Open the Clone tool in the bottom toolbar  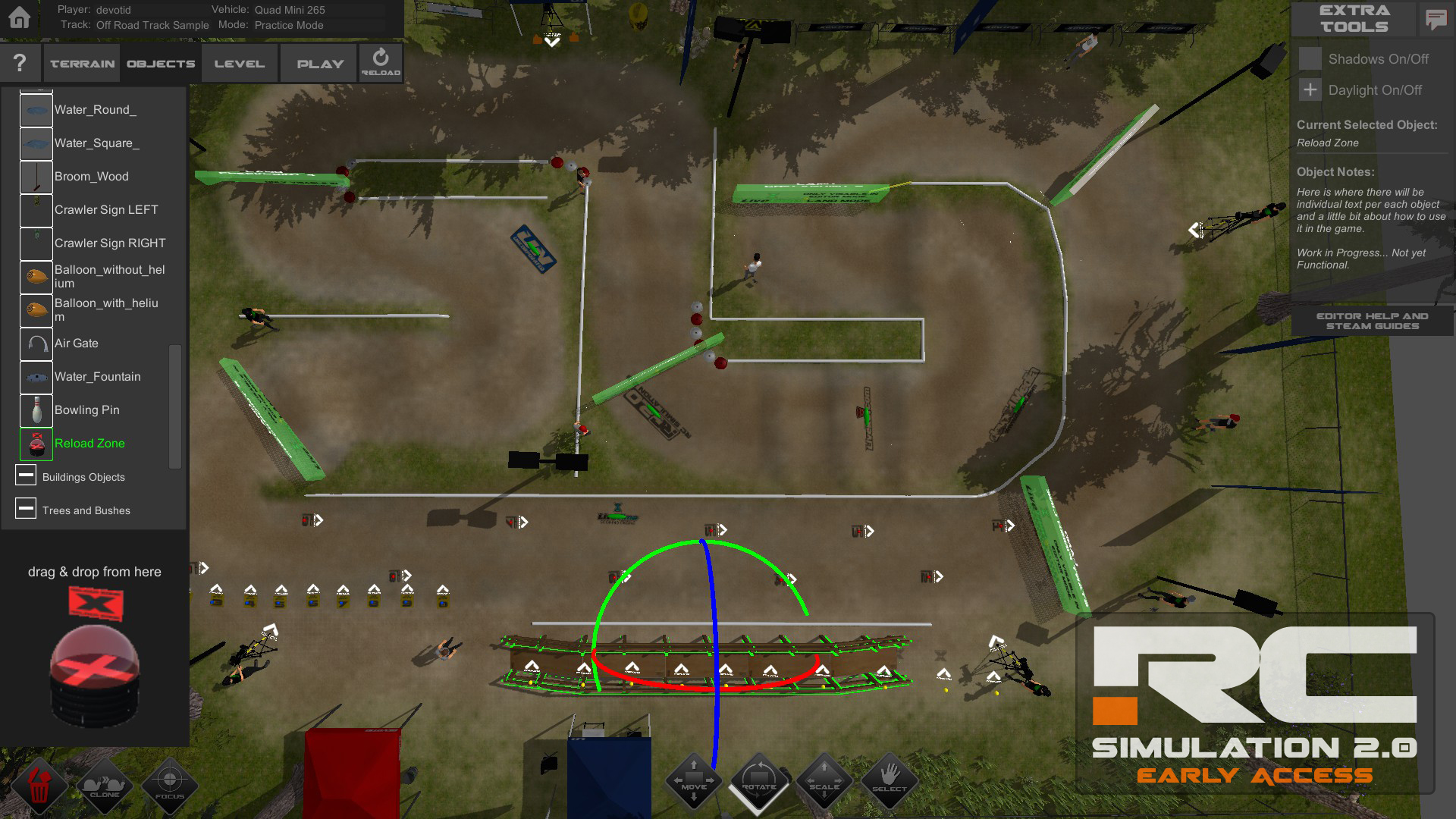(106, 786)
